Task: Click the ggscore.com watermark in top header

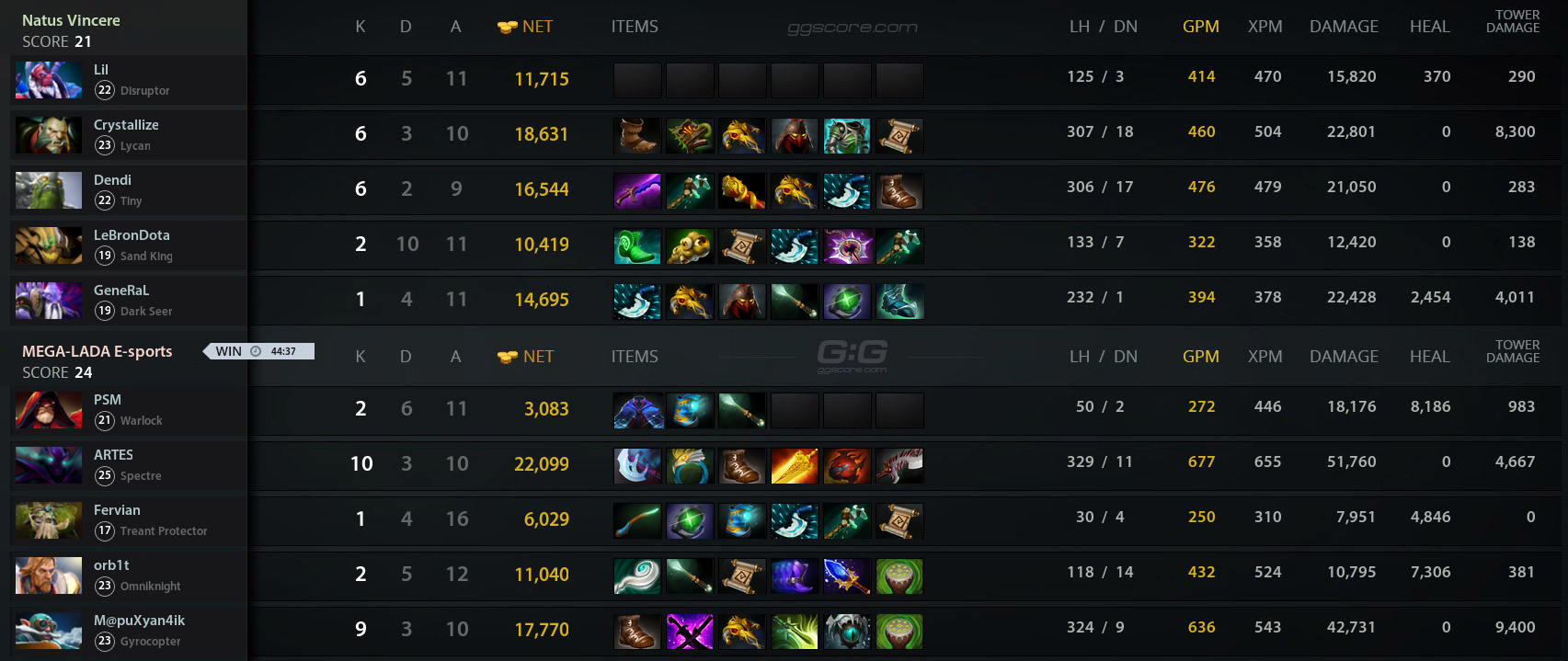Action: 853,28
